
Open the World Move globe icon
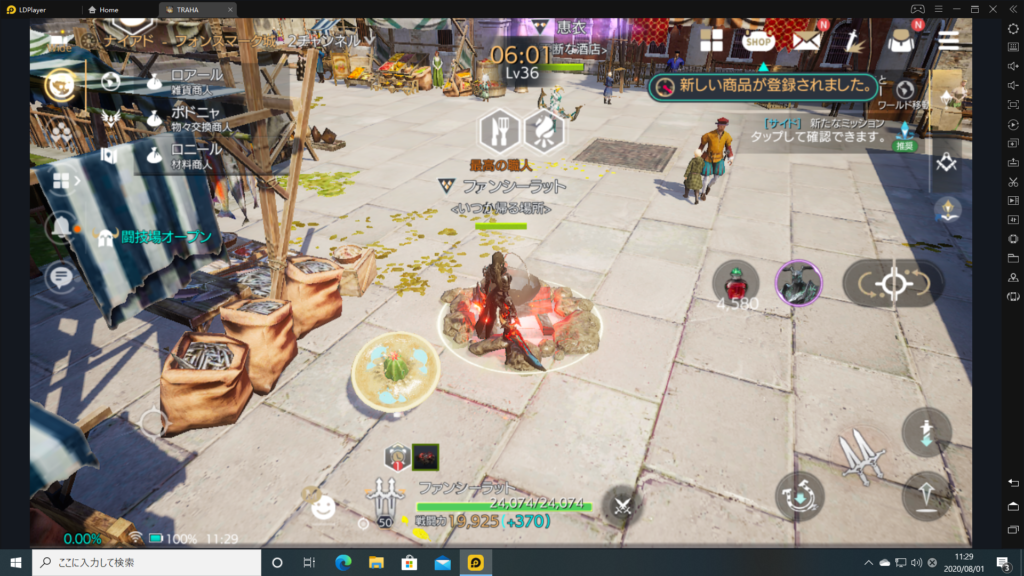(906, 90)
